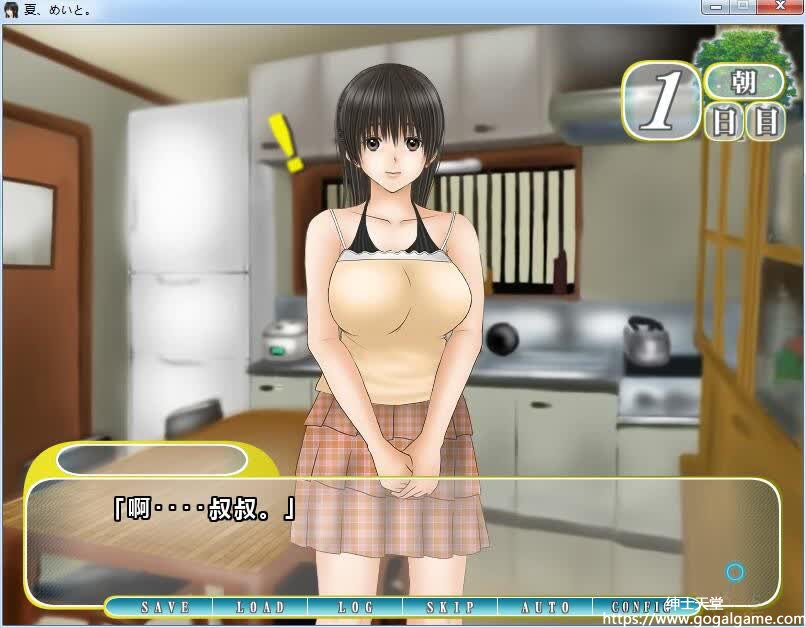
Task: Minimize the game window
Action: [x=715, y=7]
